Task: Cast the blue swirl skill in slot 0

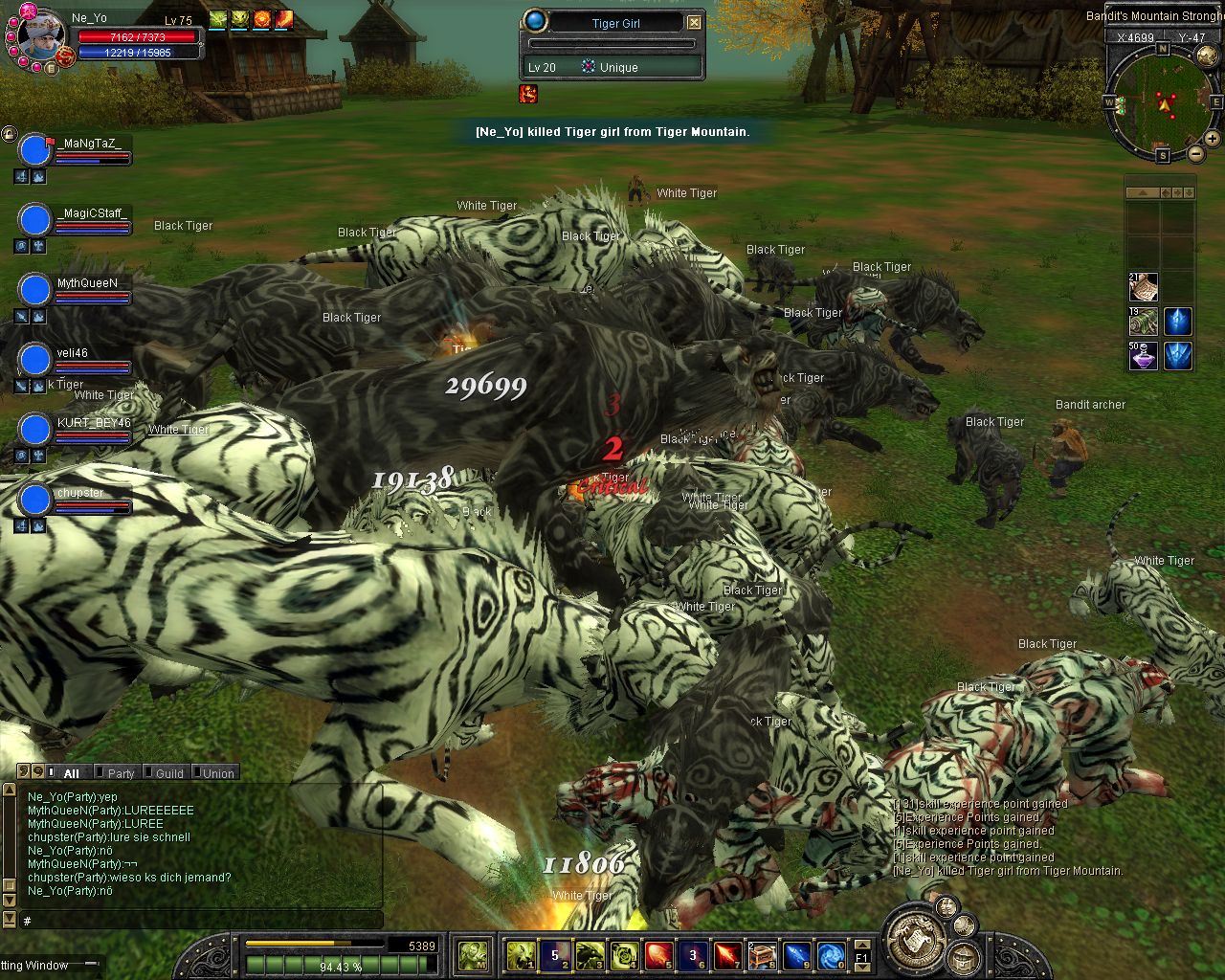Action: (831, 955)
